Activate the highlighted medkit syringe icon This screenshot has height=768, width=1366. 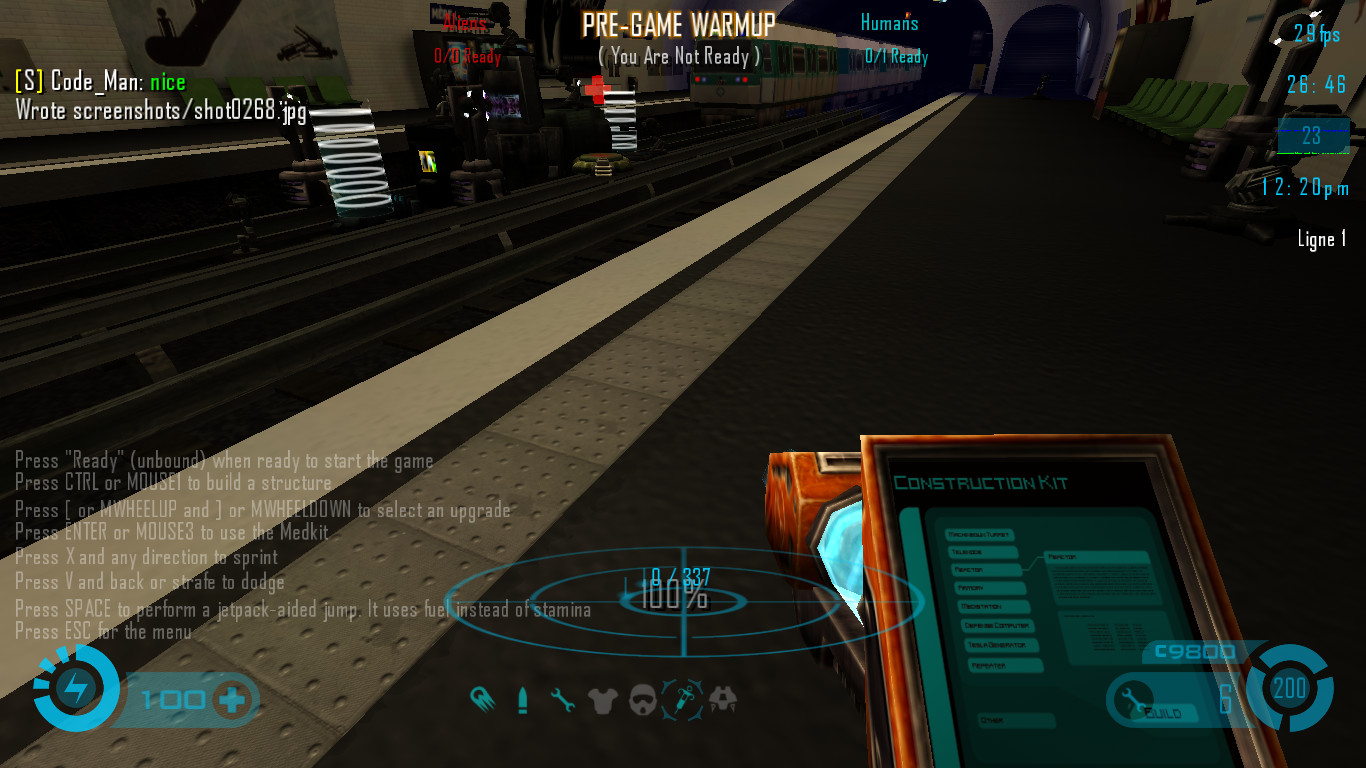(x=684, y=698)
